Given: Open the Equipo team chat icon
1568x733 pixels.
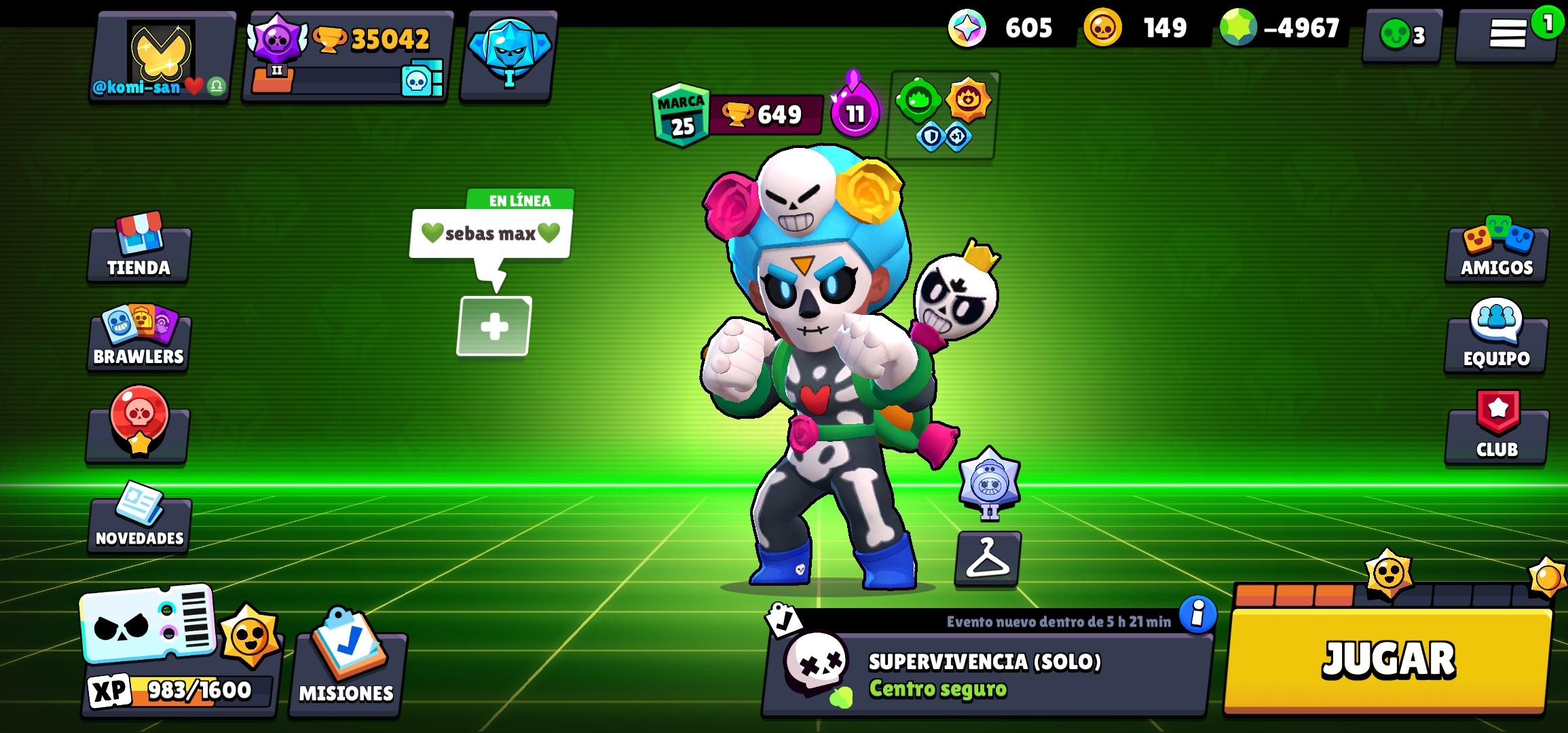Looking at the screenshot, I should 1495,337.
